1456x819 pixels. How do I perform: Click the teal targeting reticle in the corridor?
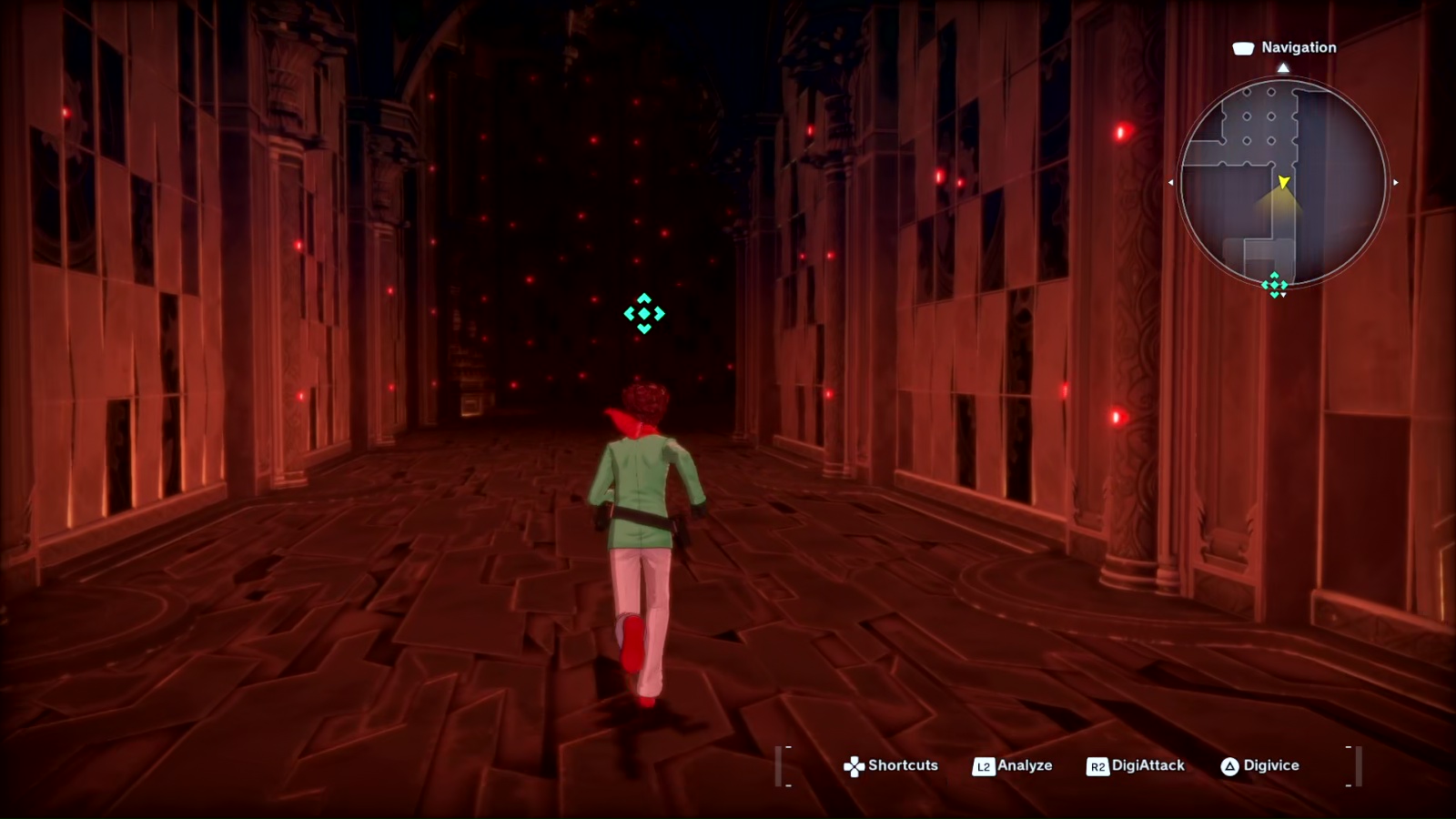644,315
